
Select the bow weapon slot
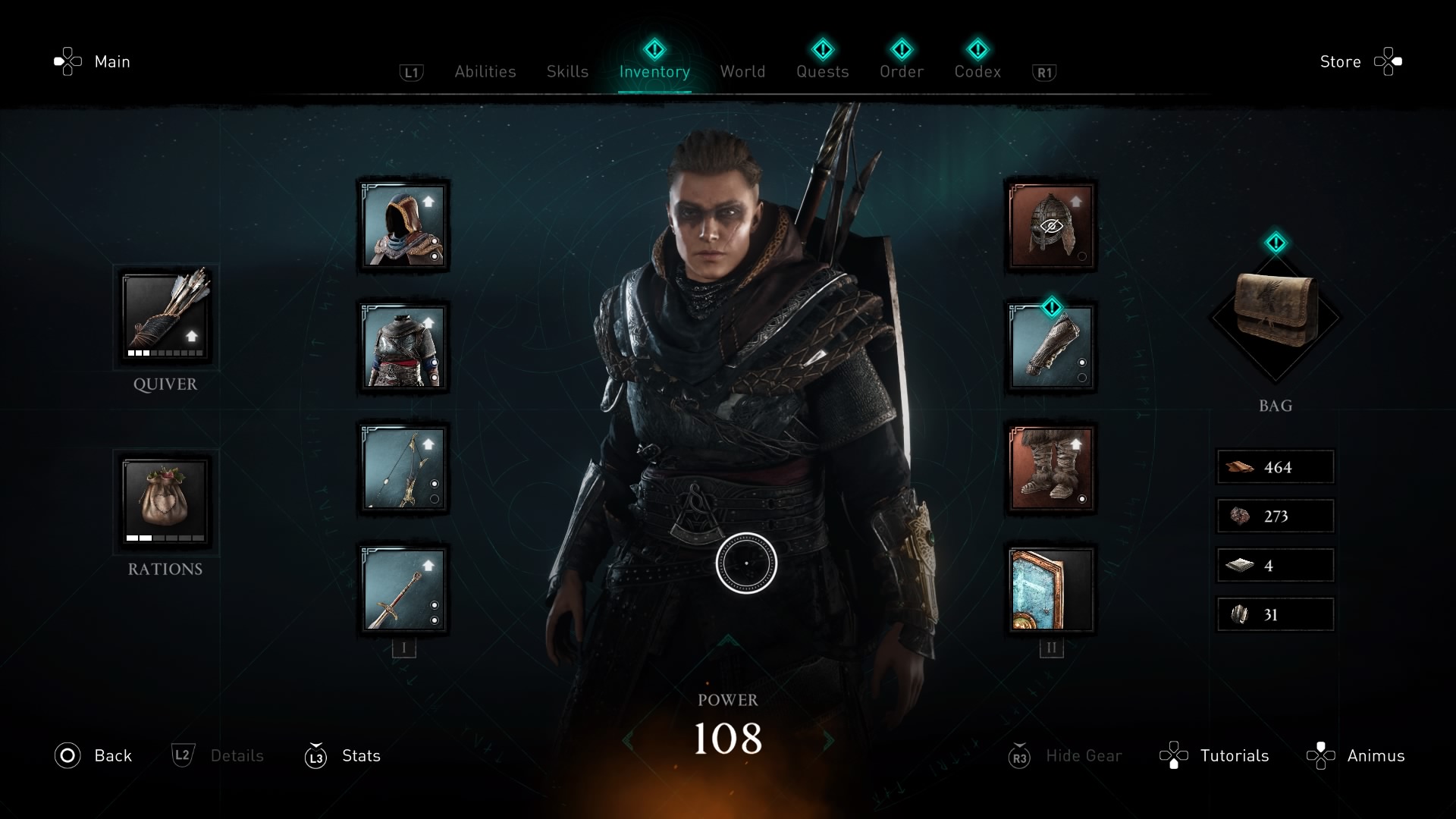pyautogui.click(x=403, y=469)
